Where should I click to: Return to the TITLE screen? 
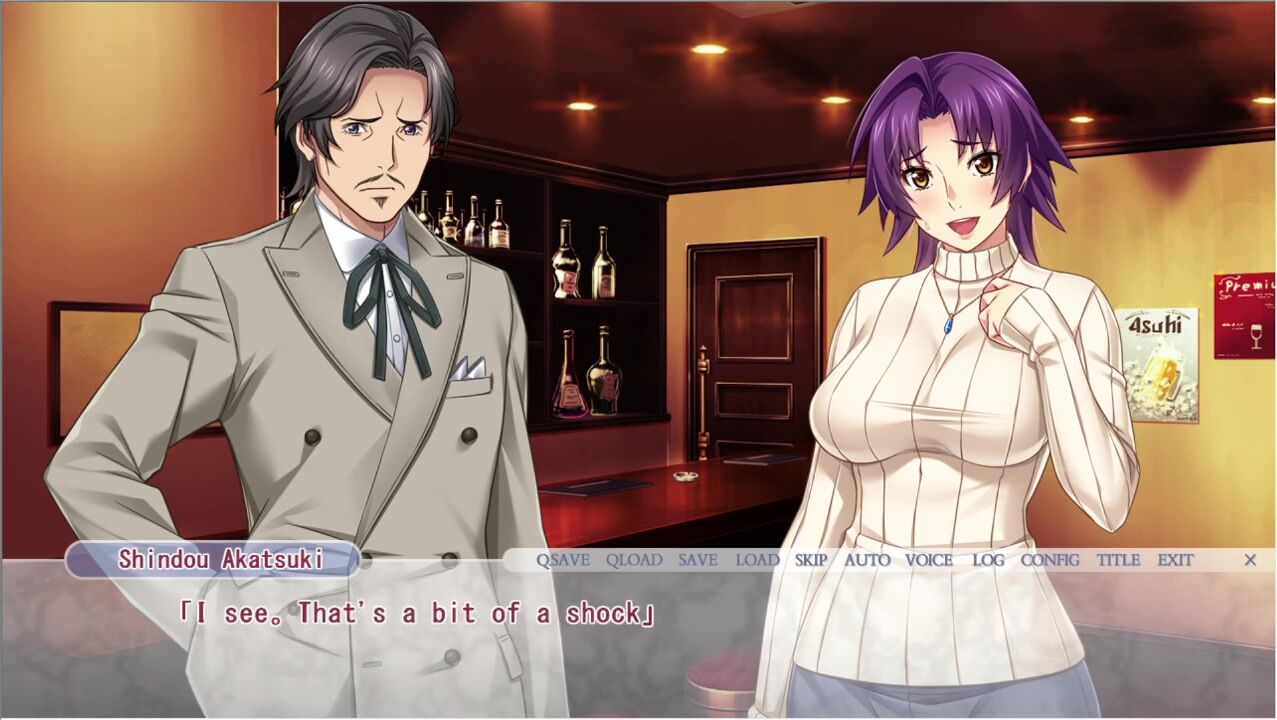pyautogui.click(x=1118, y=560)
